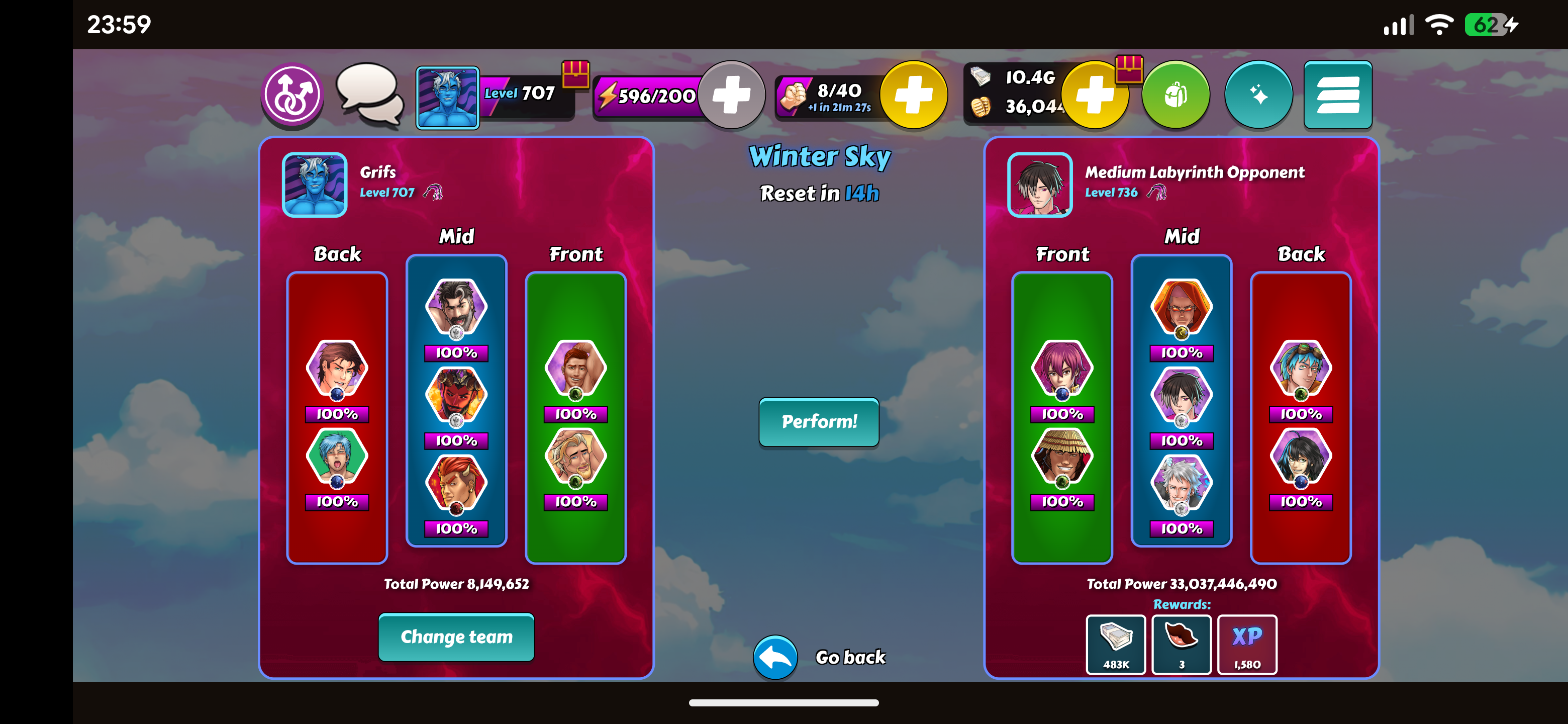Image resolution: width=1568 pixels, height=724 pixels.
Task: Refill fist combativity with its plus button
Action: point(913,95)
